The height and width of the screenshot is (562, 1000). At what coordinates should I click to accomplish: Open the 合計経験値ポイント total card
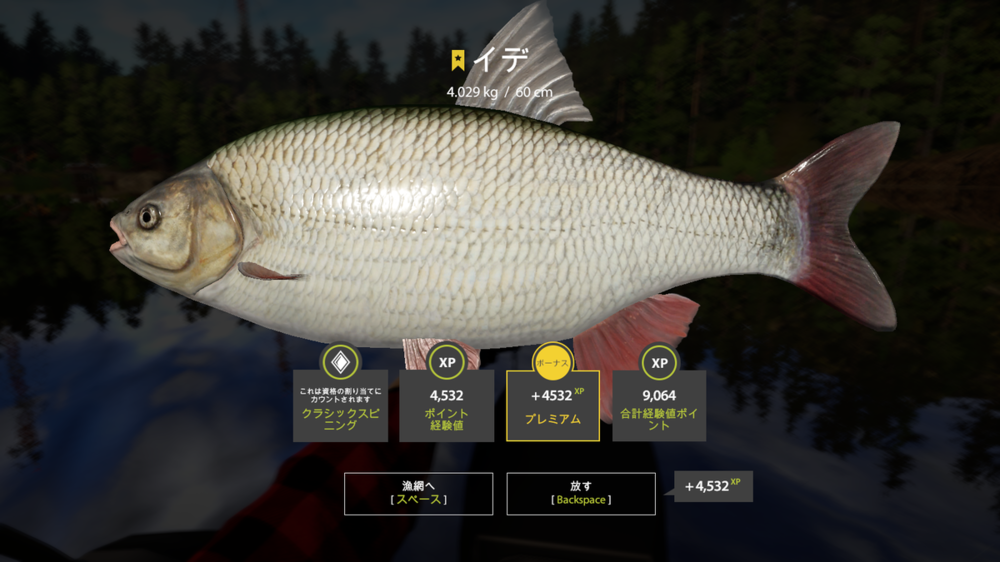coord(659,406)
